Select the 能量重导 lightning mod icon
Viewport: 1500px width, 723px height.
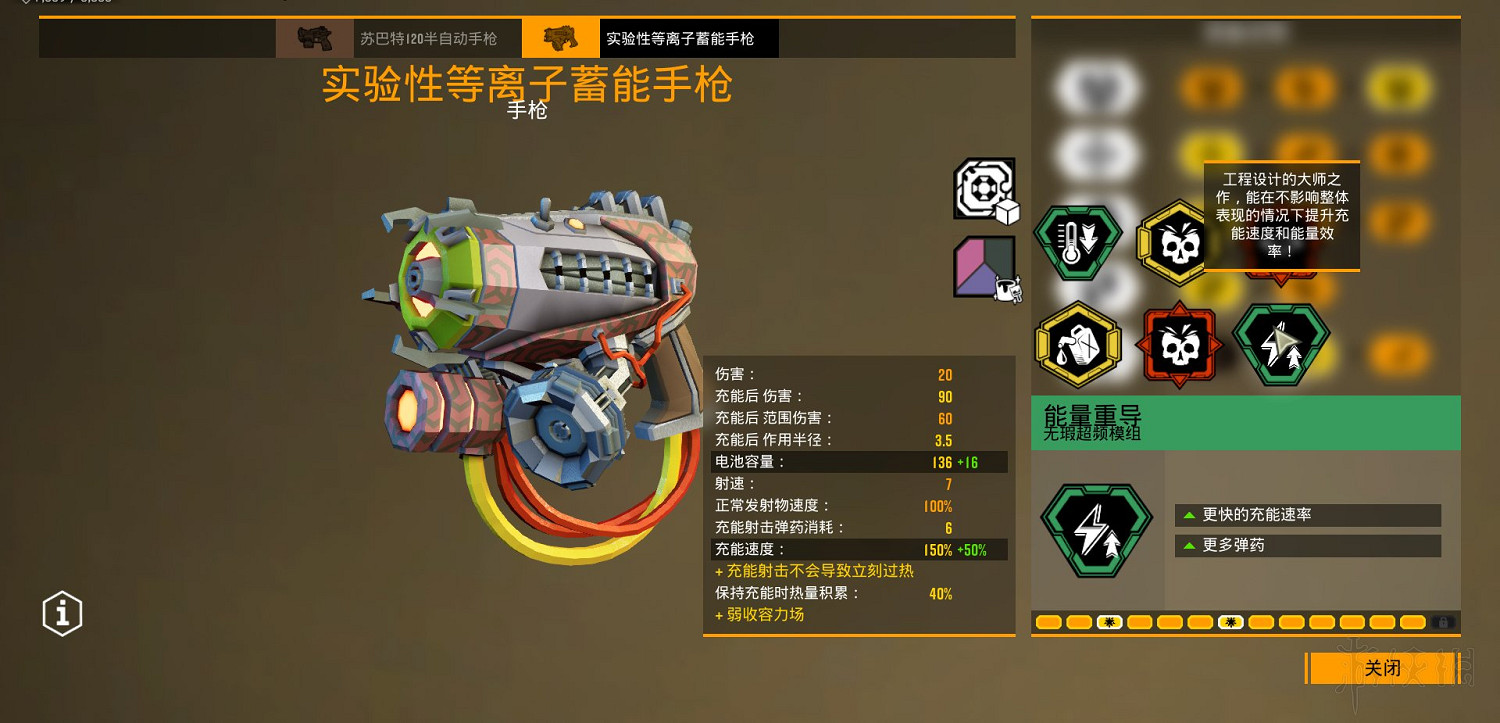[x=1281, y=342]
